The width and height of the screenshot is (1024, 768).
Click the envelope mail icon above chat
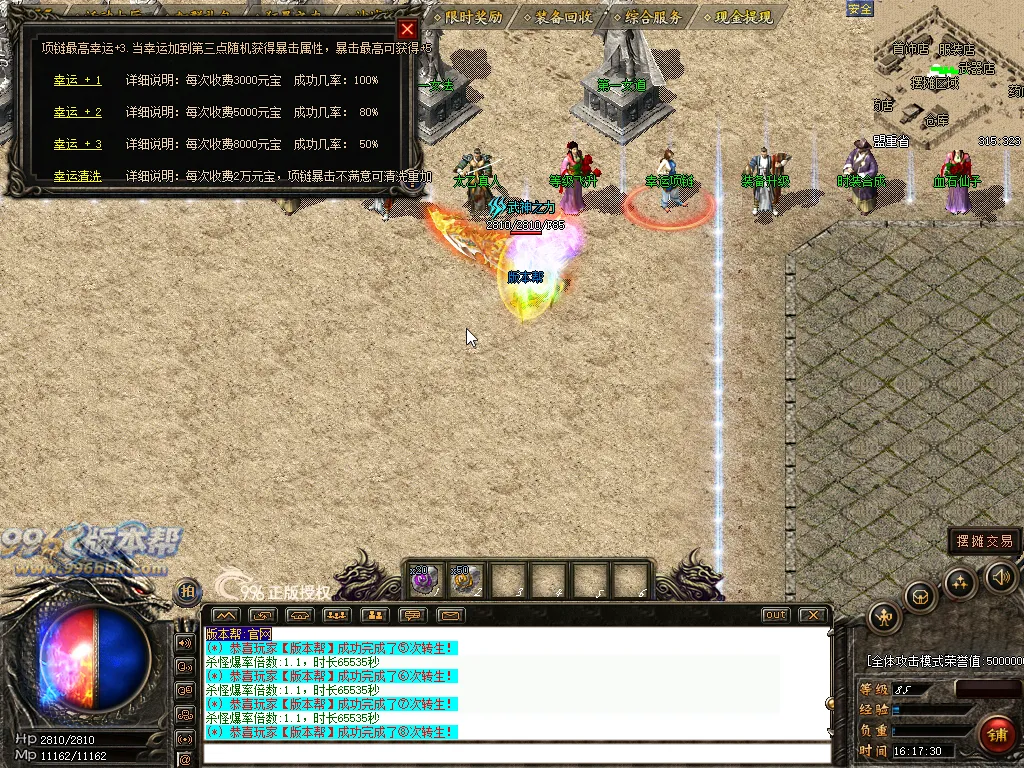pos(451,615)
